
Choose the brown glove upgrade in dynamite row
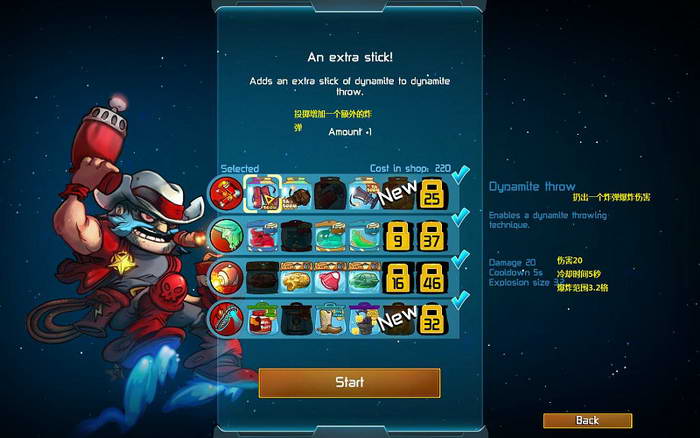point(295,193)
